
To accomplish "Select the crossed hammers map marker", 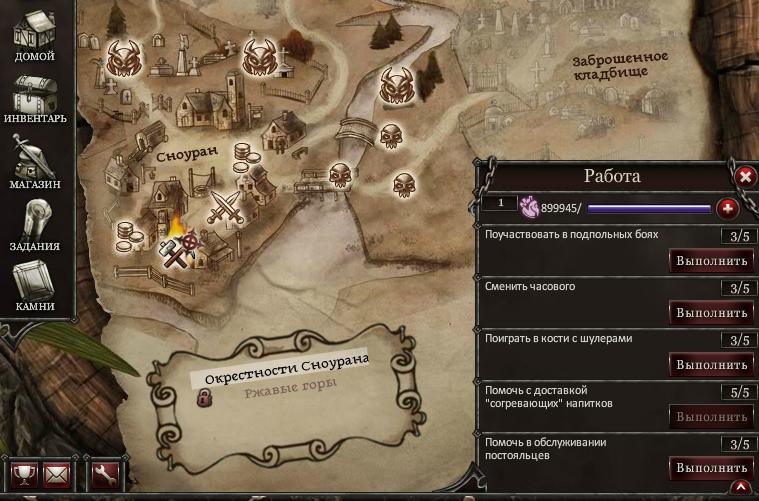I will pos(174,254).
